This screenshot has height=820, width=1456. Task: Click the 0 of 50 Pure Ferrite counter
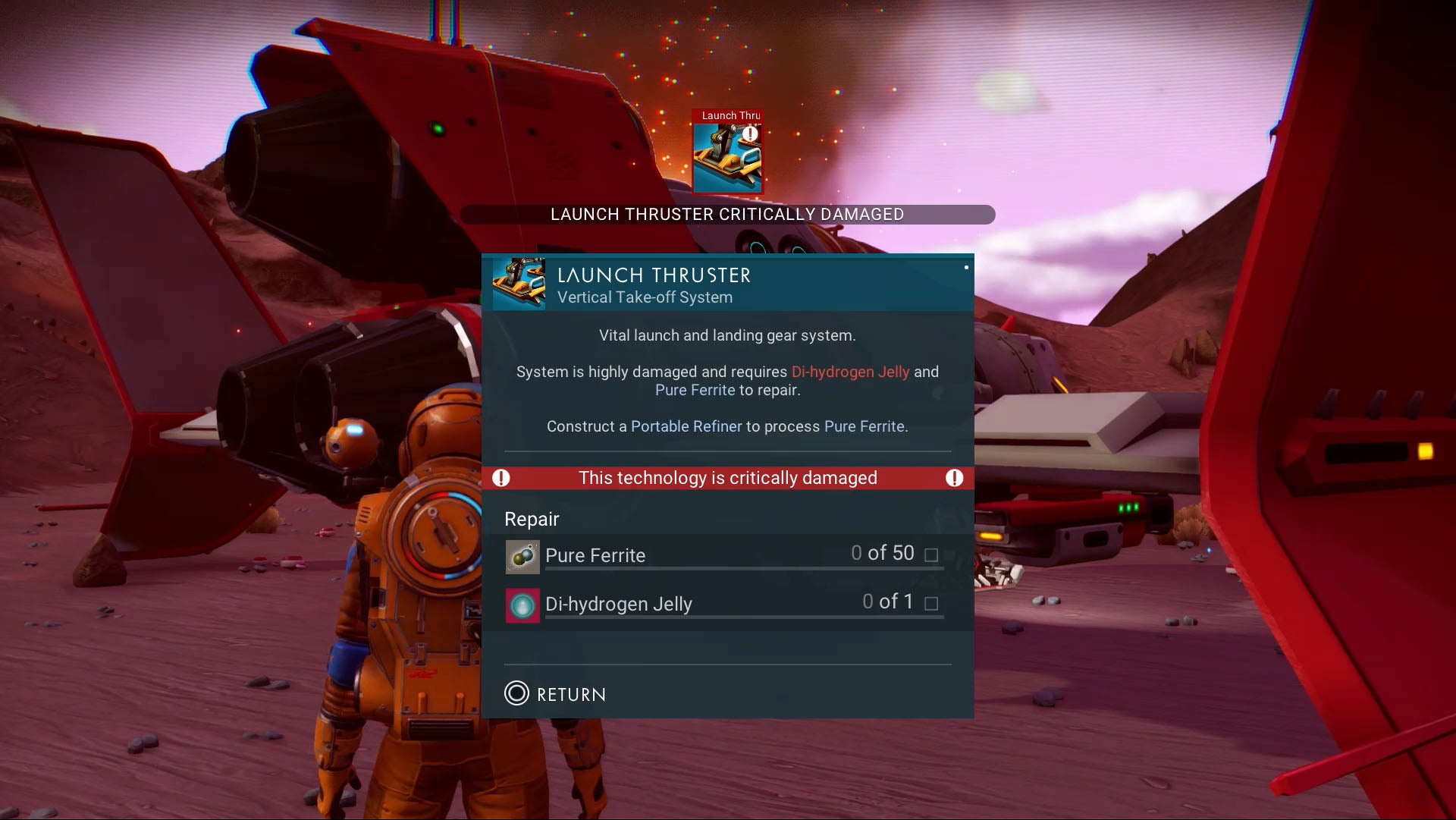pyautogui.click(x=884, y=553)
